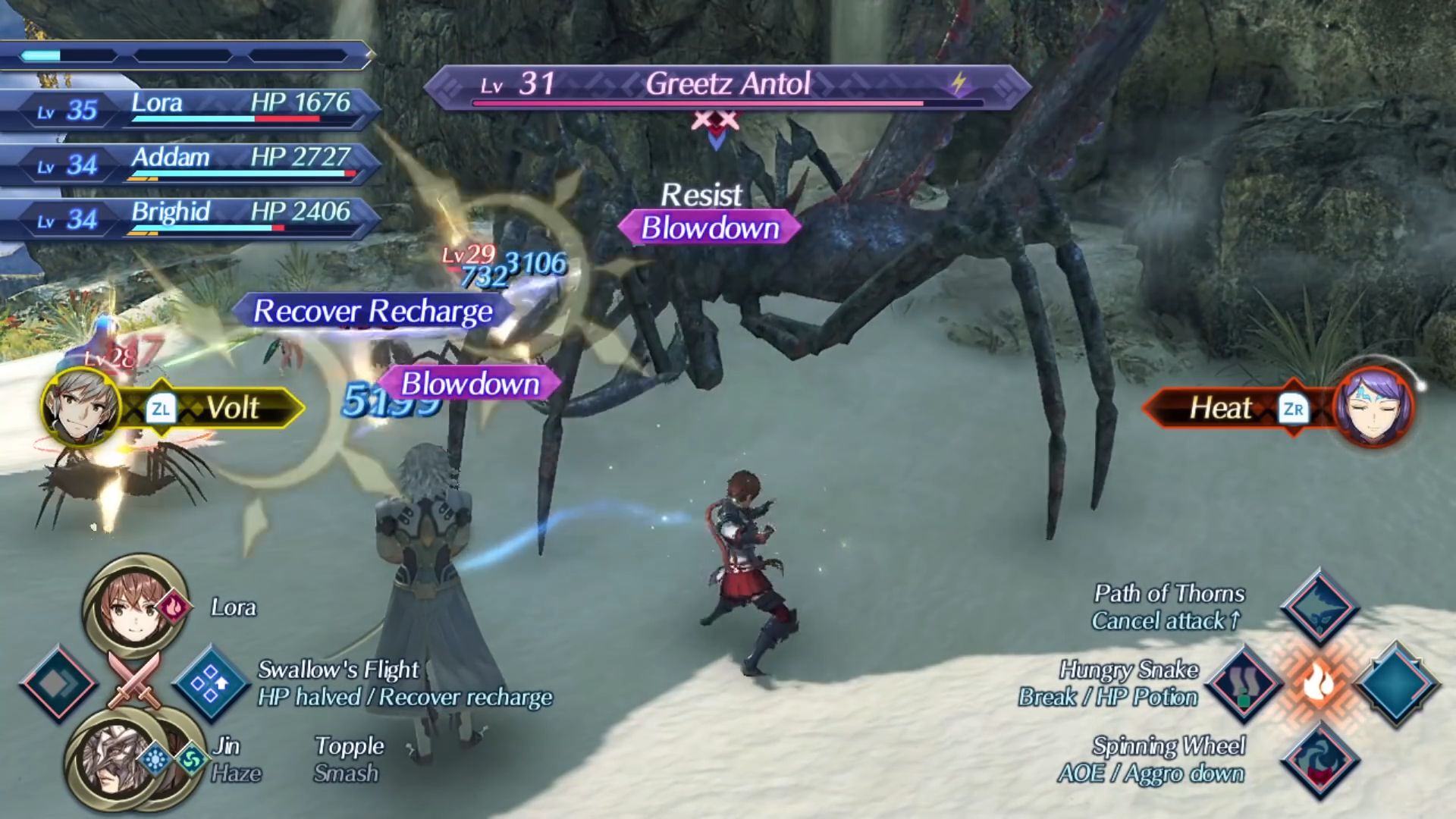
Task: Activate the Path of Thorns art
Action: (1319, 607)
